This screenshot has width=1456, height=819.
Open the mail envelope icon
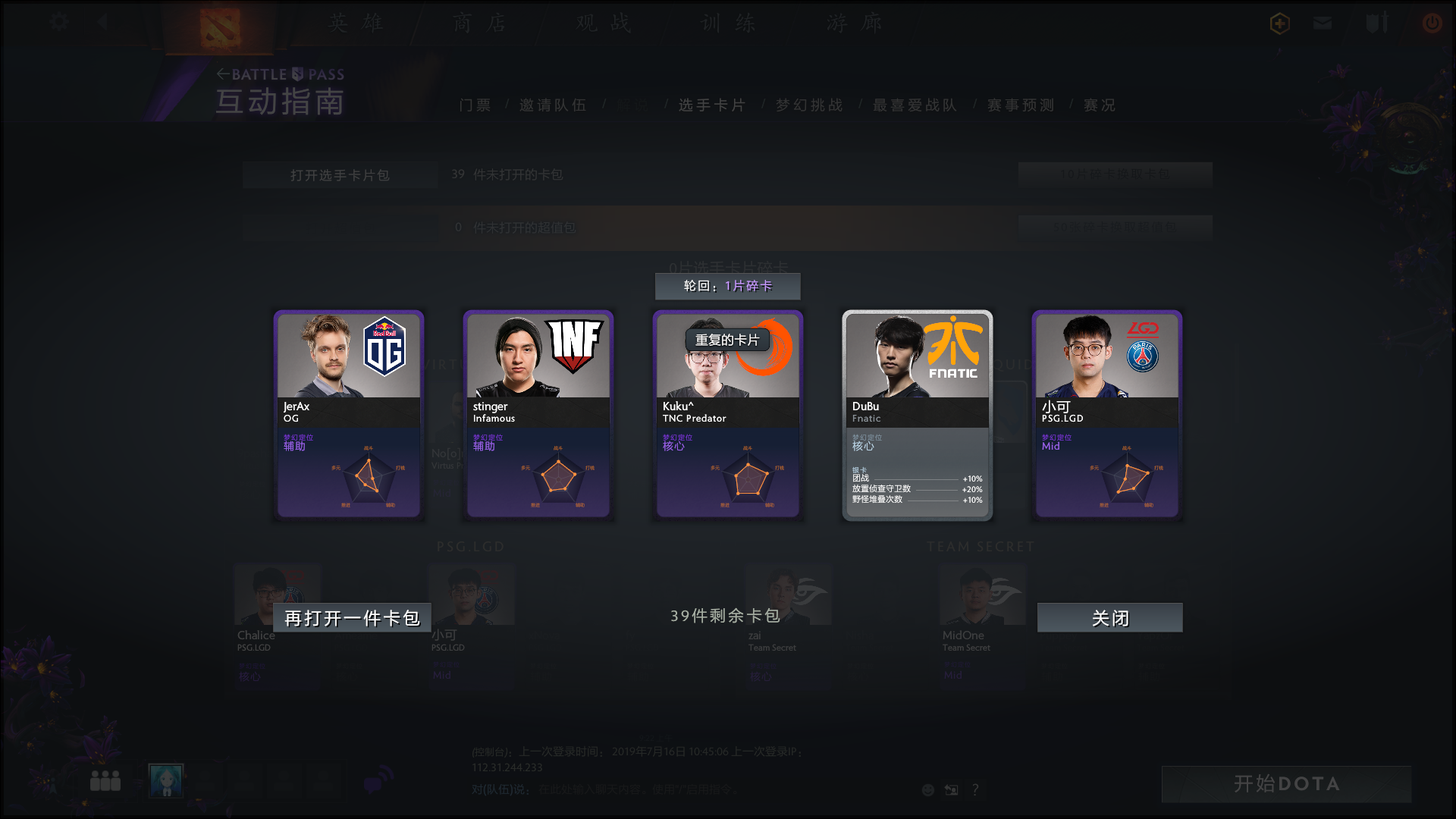coord(1322,23)
